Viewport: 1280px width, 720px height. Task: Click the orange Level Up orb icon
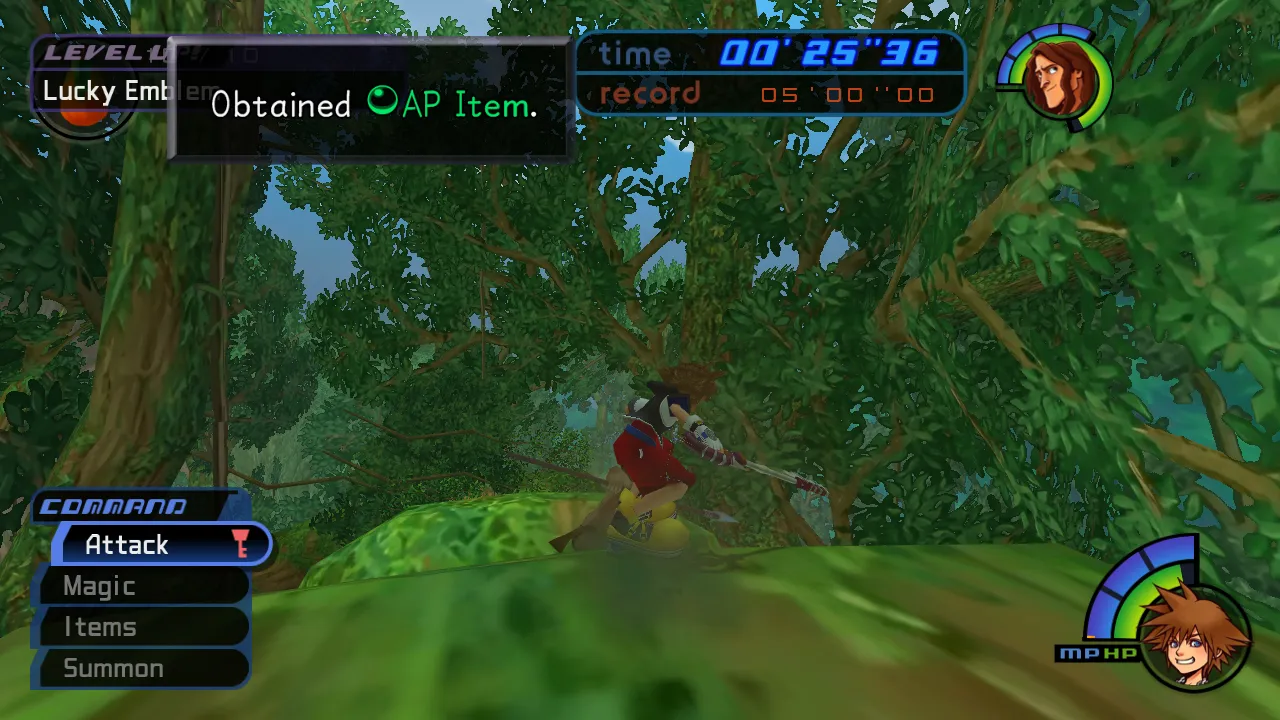(85, 113)
